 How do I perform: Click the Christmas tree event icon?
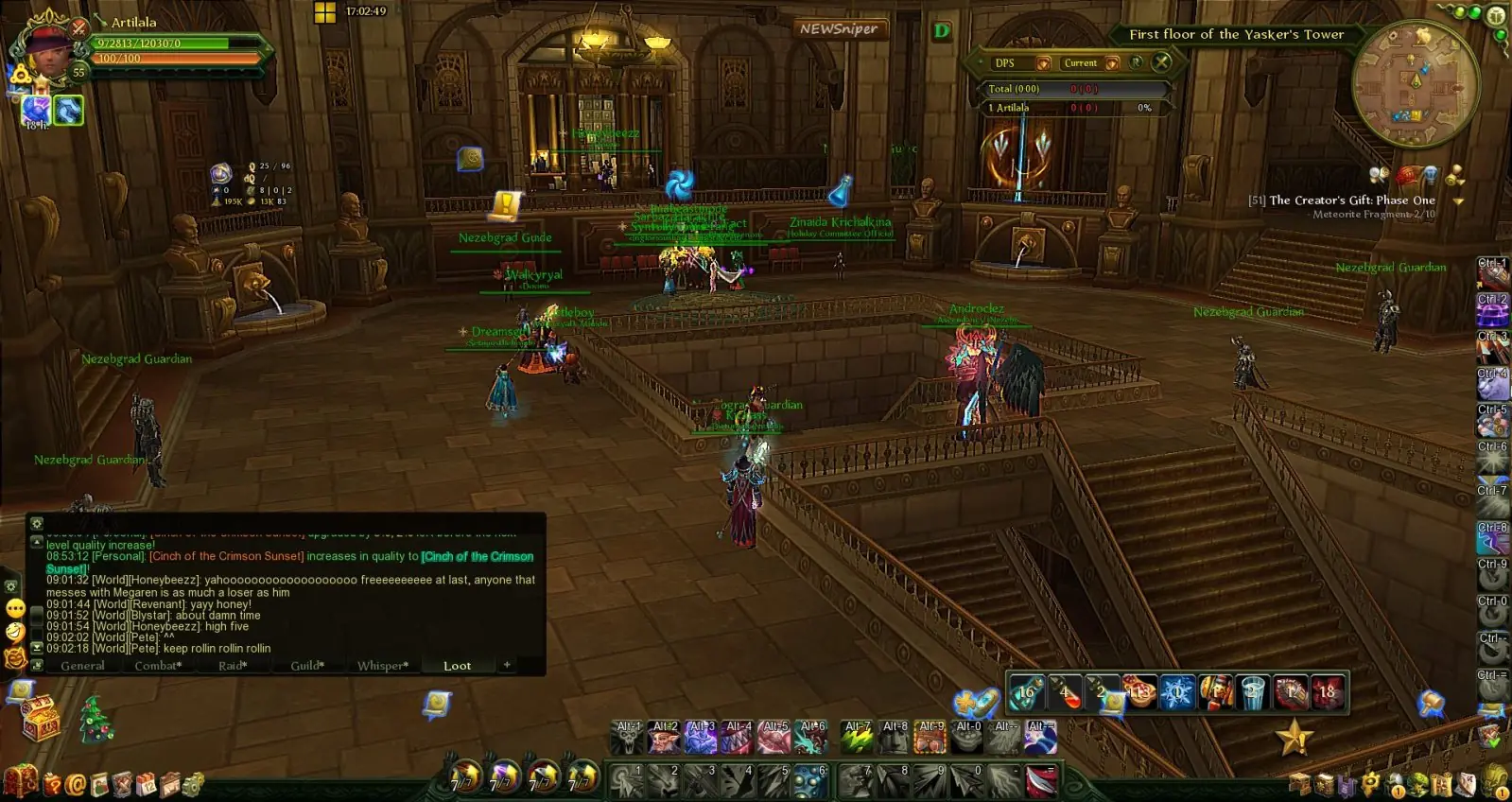[x=96, y=719]
